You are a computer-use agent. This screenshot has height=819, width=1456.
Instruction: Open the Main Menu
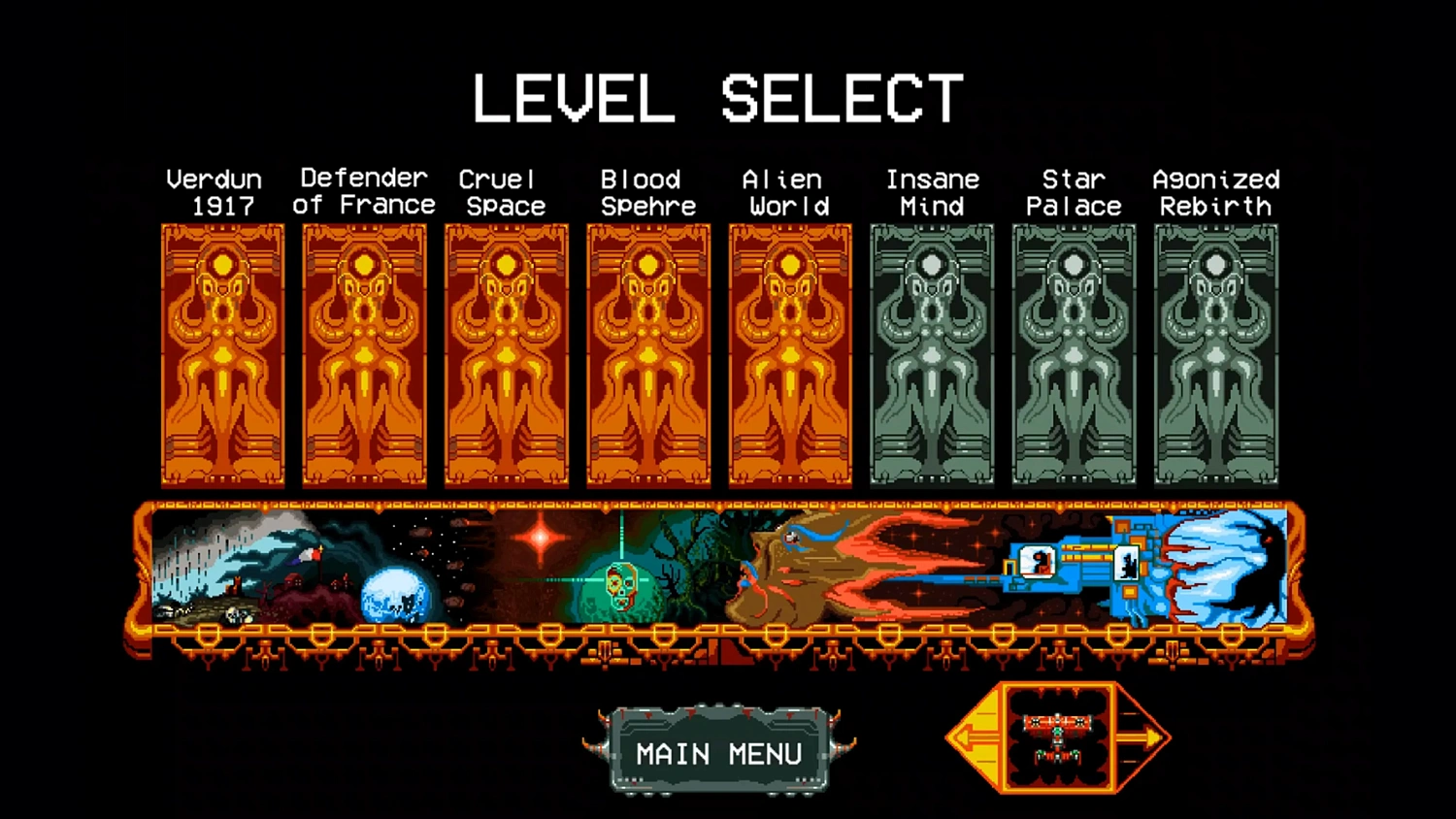tap(718, 750)
